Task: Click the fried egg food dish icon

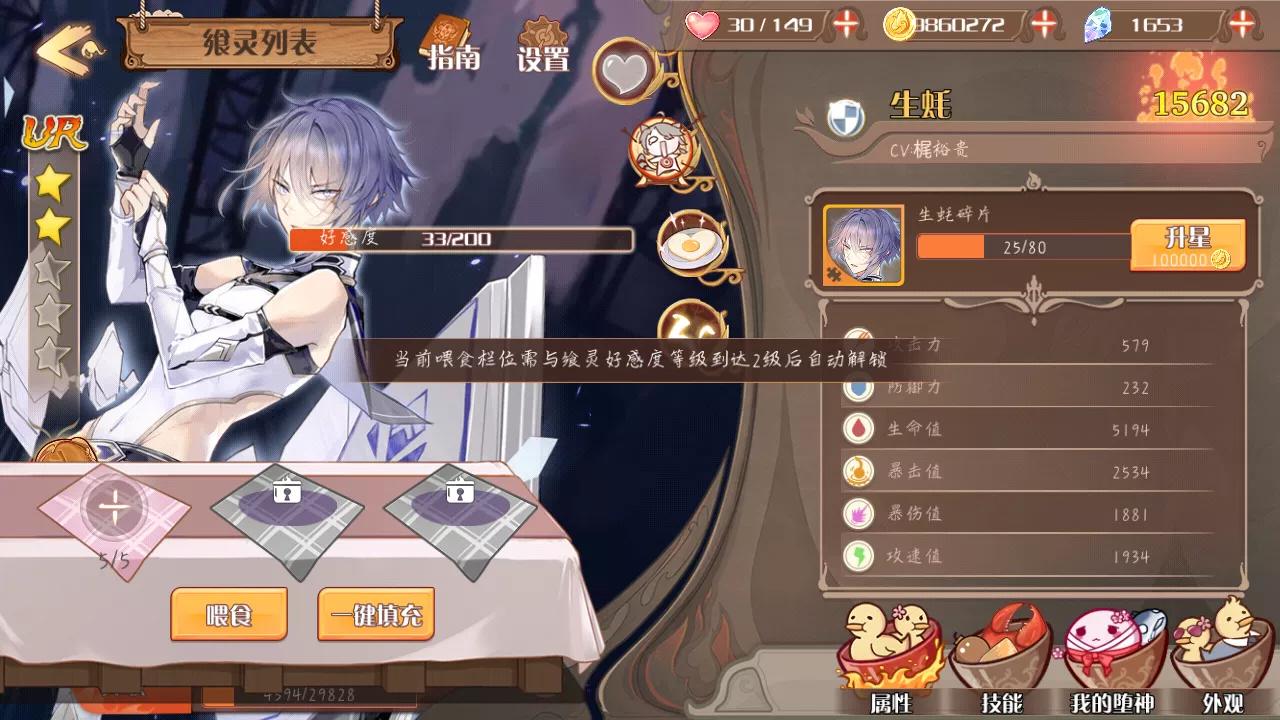Action: [688, 244]
